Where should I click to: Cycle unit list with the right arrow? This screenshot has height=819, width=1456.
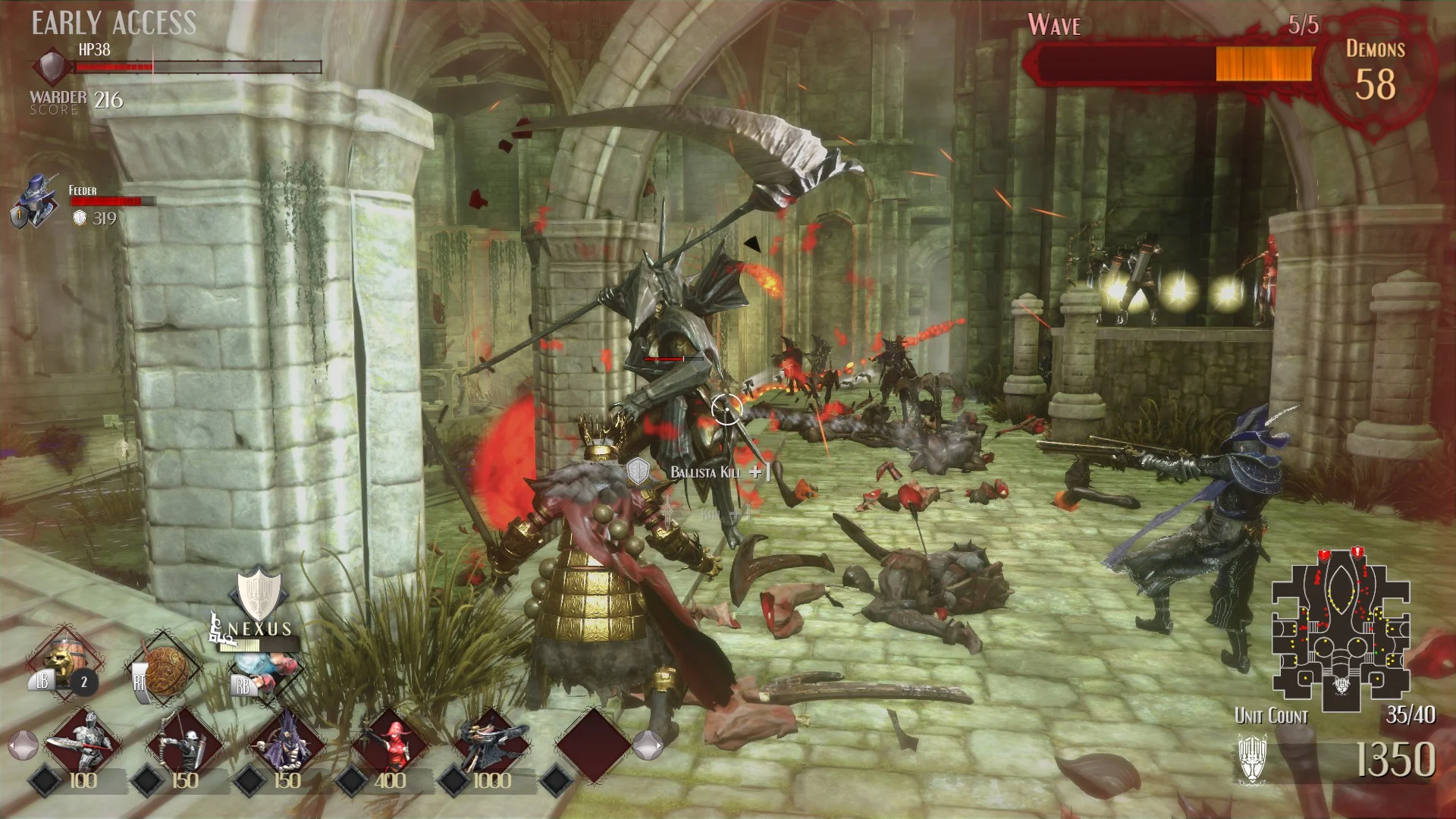click(646, 745)
